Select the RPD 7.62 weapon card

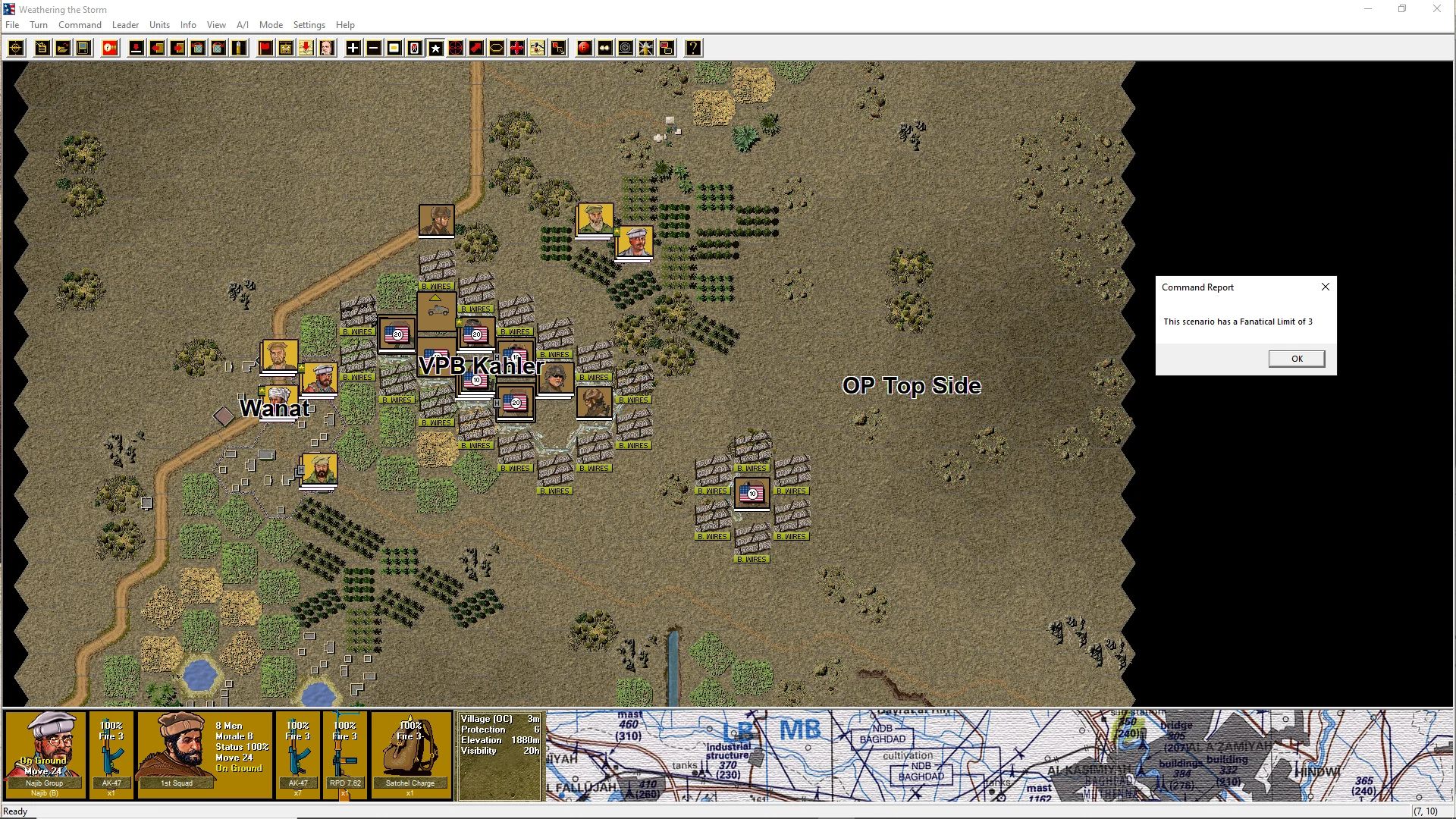click(x=345, y=754)
